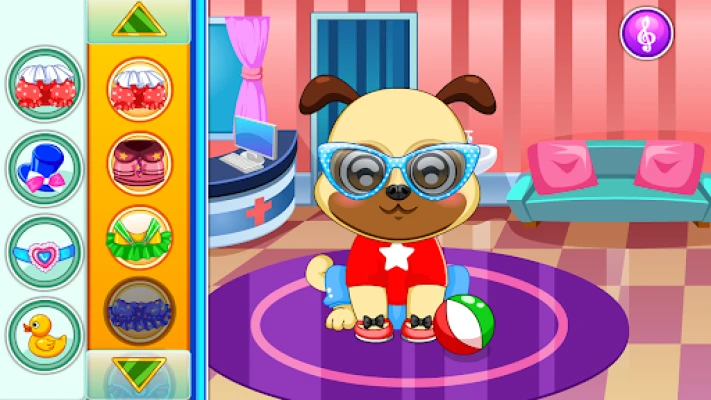Select the green and yellow dress item

click(139, 237)
